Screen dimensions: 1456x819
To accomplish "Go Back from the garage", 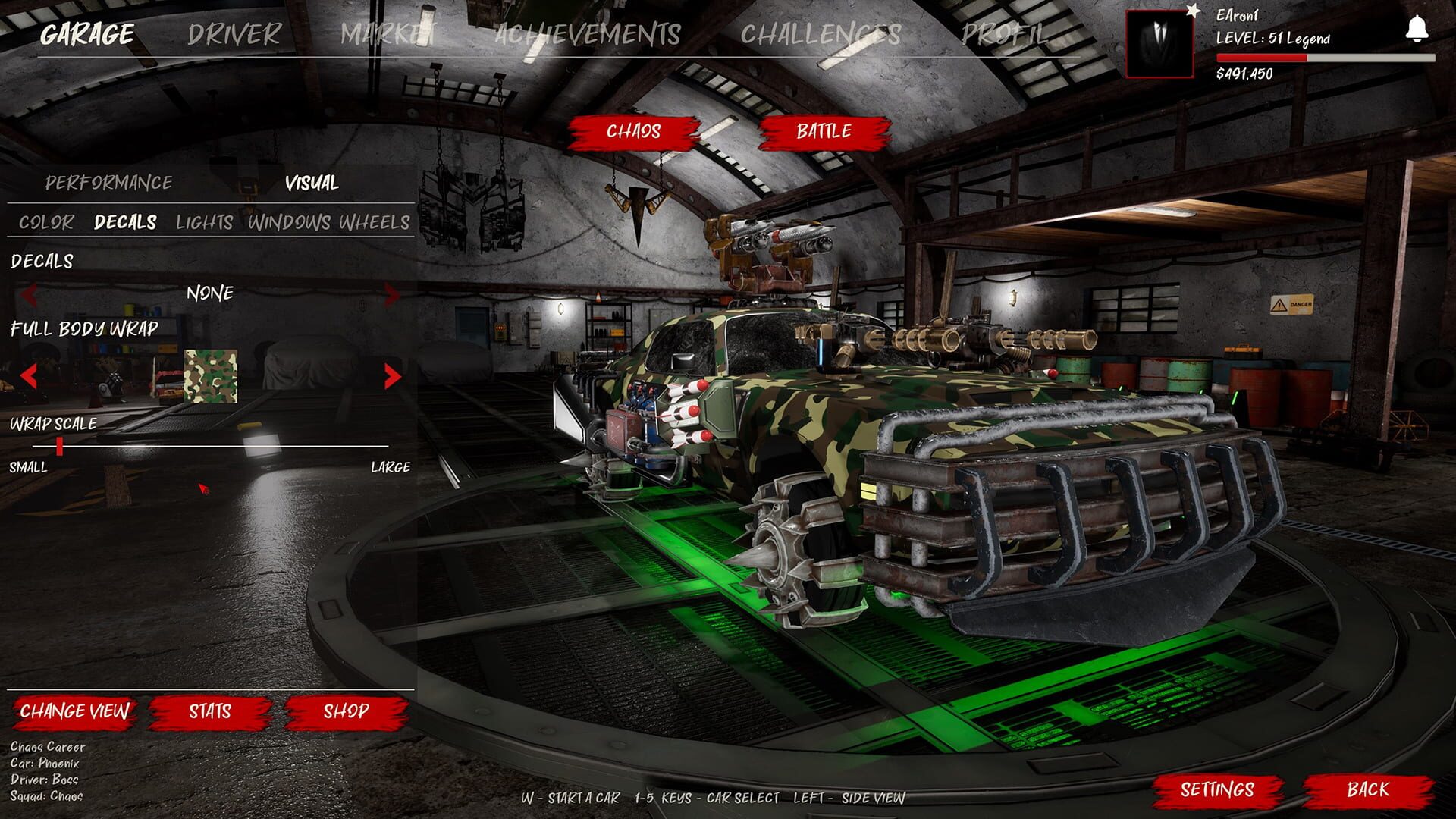I will (1368, 790).
